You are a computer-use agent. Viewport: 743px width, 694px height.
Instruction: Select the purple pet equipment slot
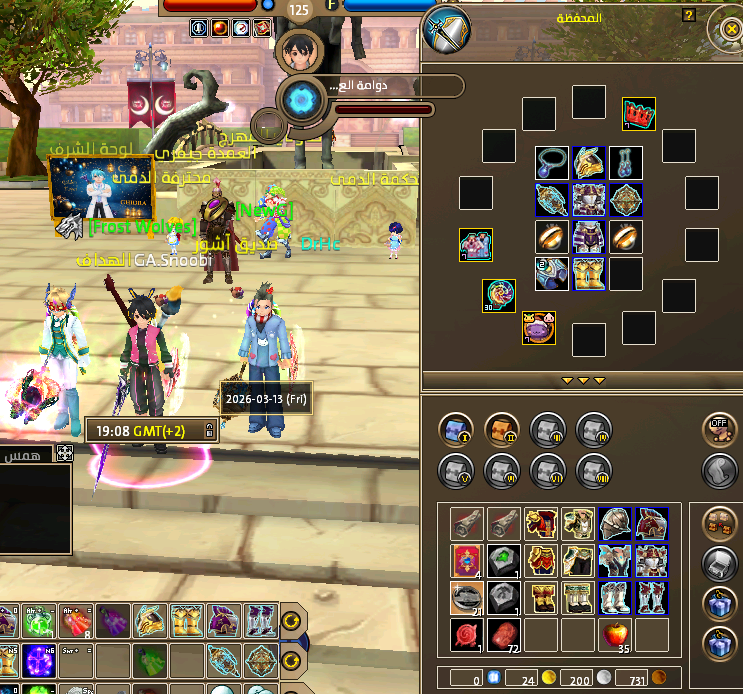(538, 328)
